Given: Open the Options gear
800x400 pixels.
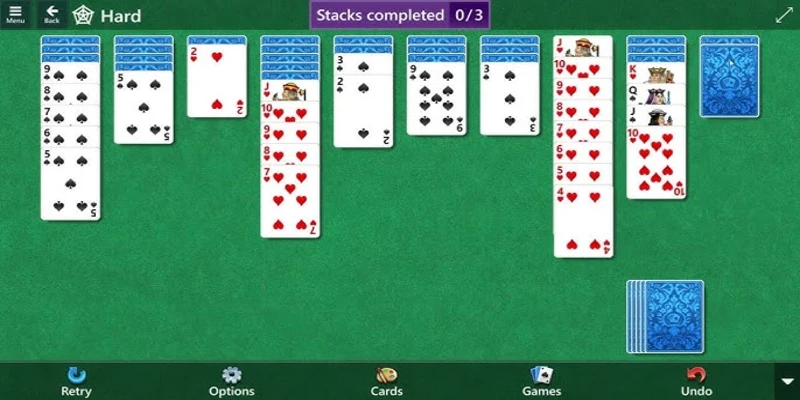Looking at the screenshot, I should (231, 380).
